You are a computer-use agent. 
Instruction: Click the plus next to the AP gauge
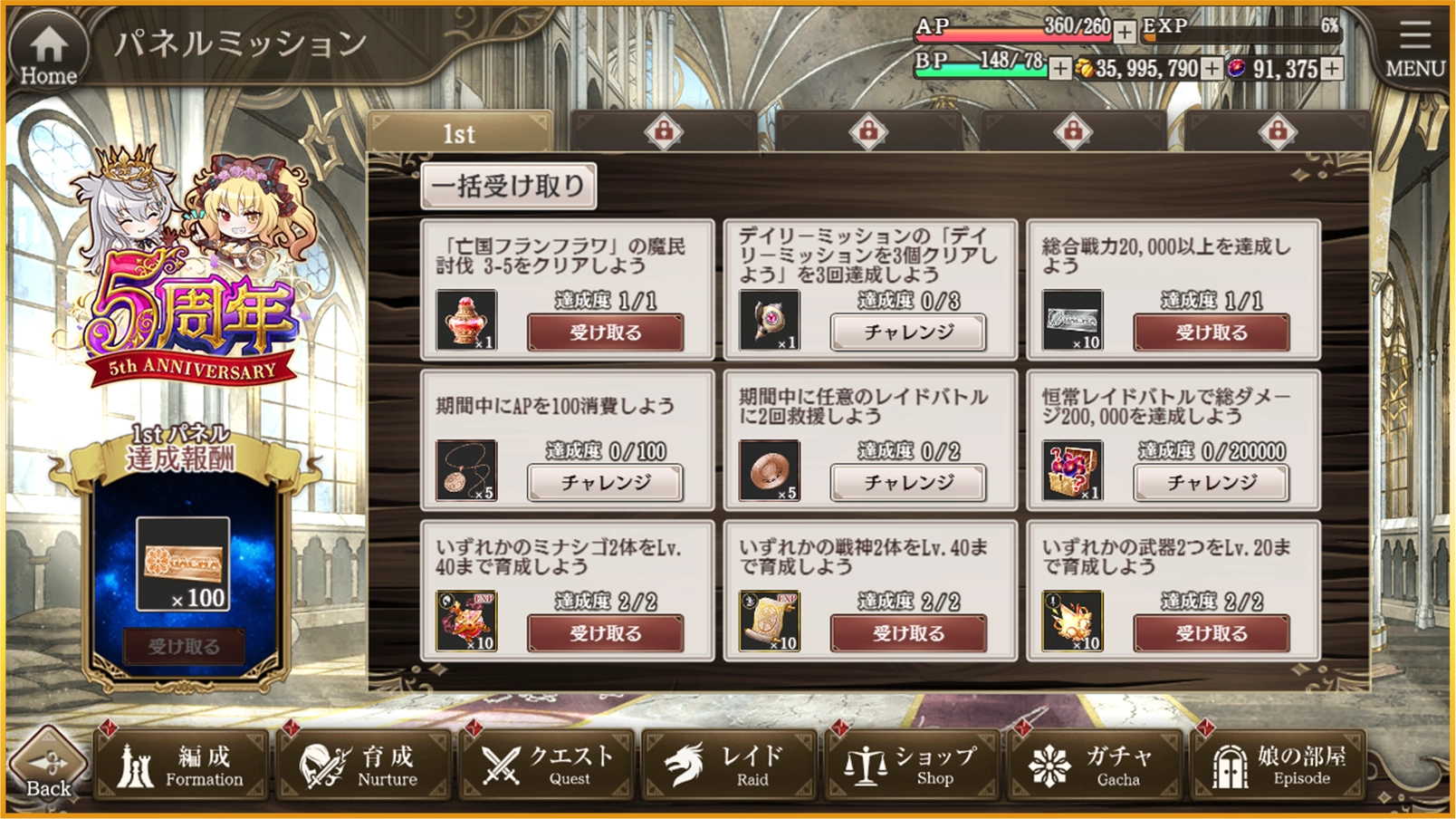tap(1124, 32)
